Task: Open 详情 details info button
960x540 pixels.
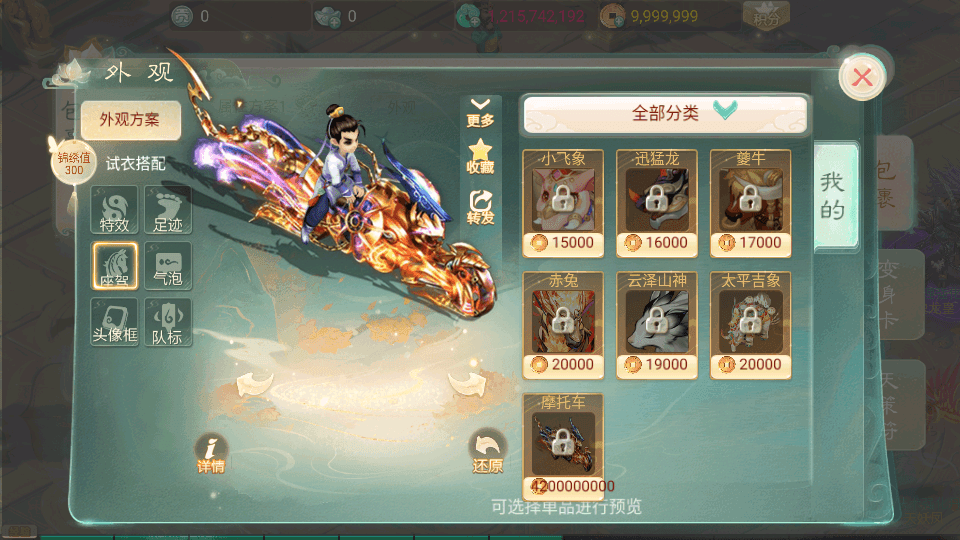Action: pyautogui.click(x=211, y=453)
